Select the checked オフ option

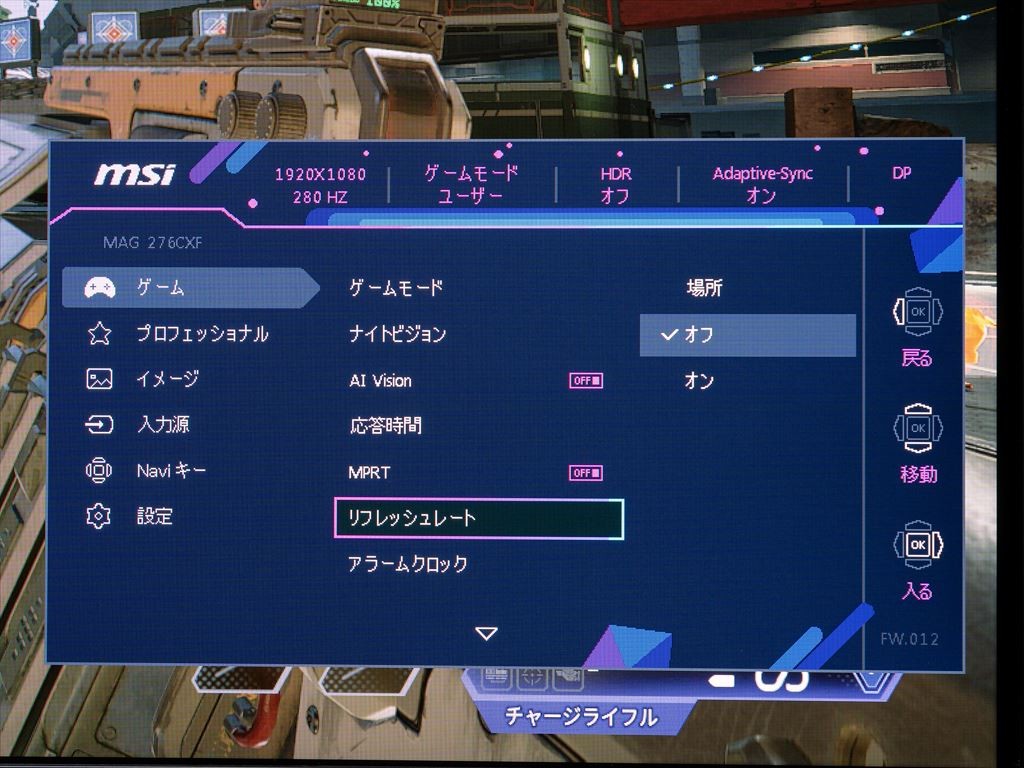coord(747,335)
